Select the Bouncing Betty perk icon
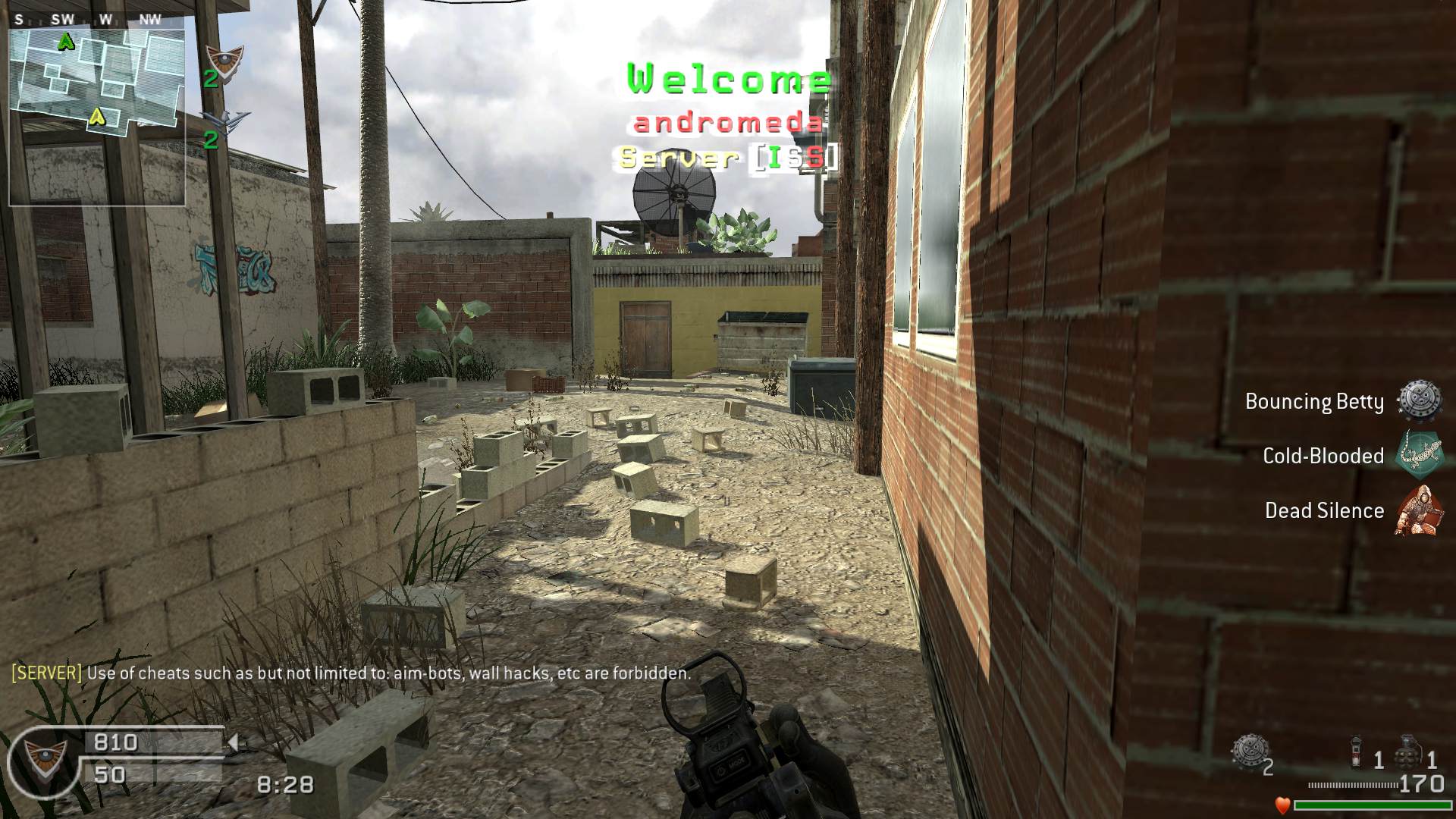The image size is (1456, 819). coord(1420,400)
